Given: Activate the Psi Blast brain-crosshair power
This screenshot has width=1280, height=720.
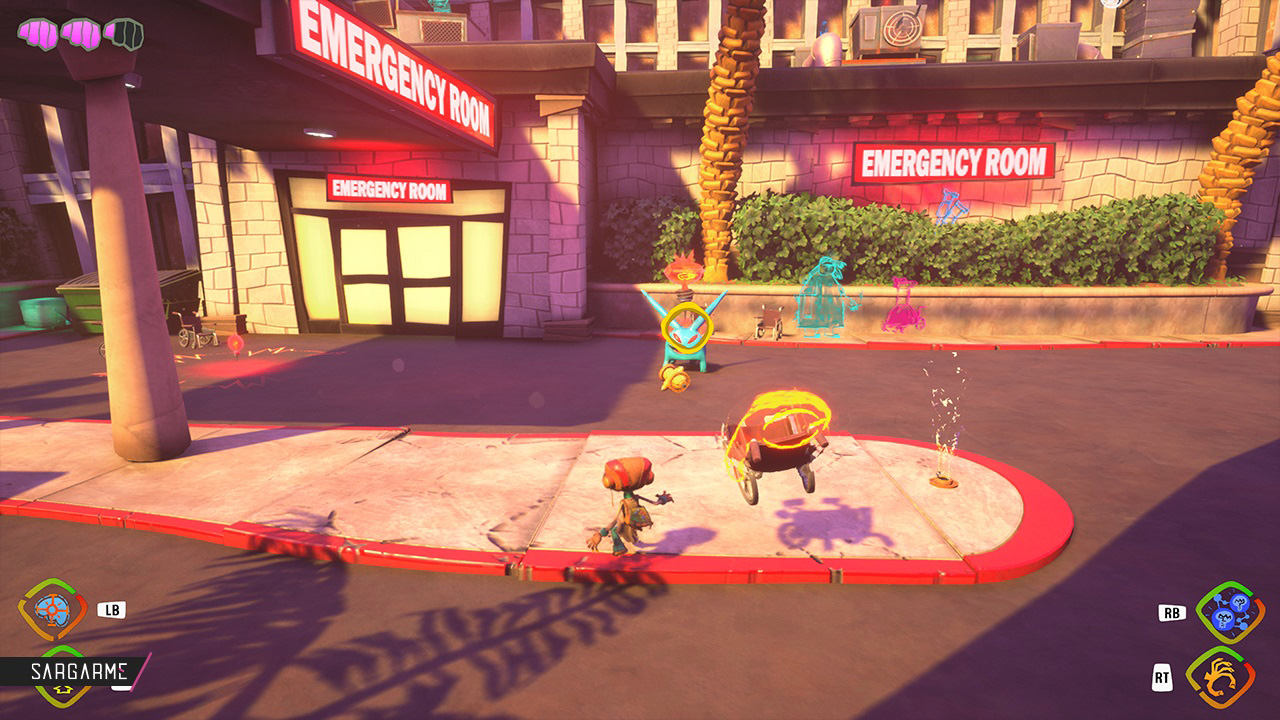Looking at the screenshot, I should [x=52, y=610].
